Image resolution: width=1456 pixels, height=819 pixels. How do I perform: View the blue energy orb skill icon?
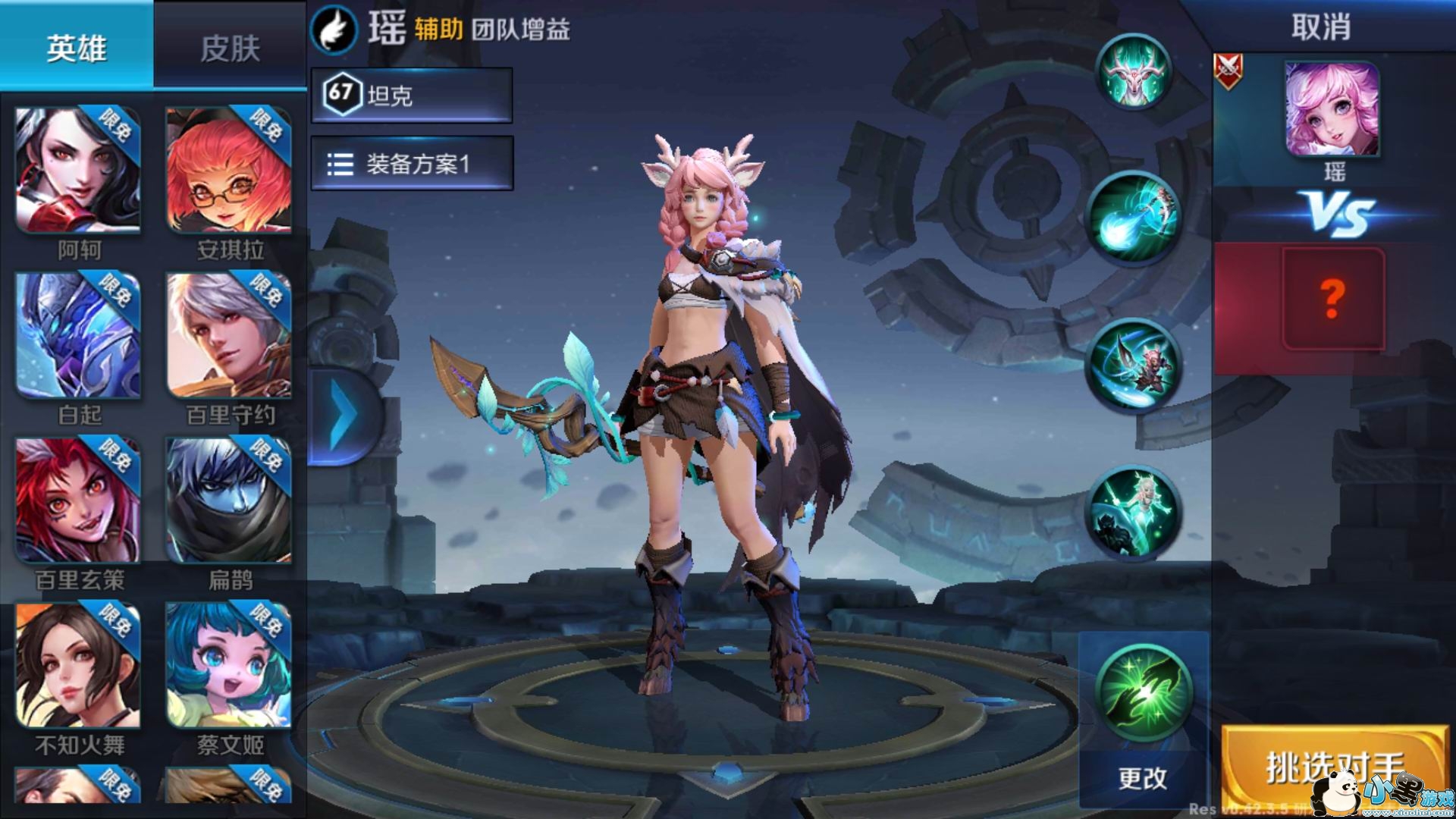pos(1133,218)
